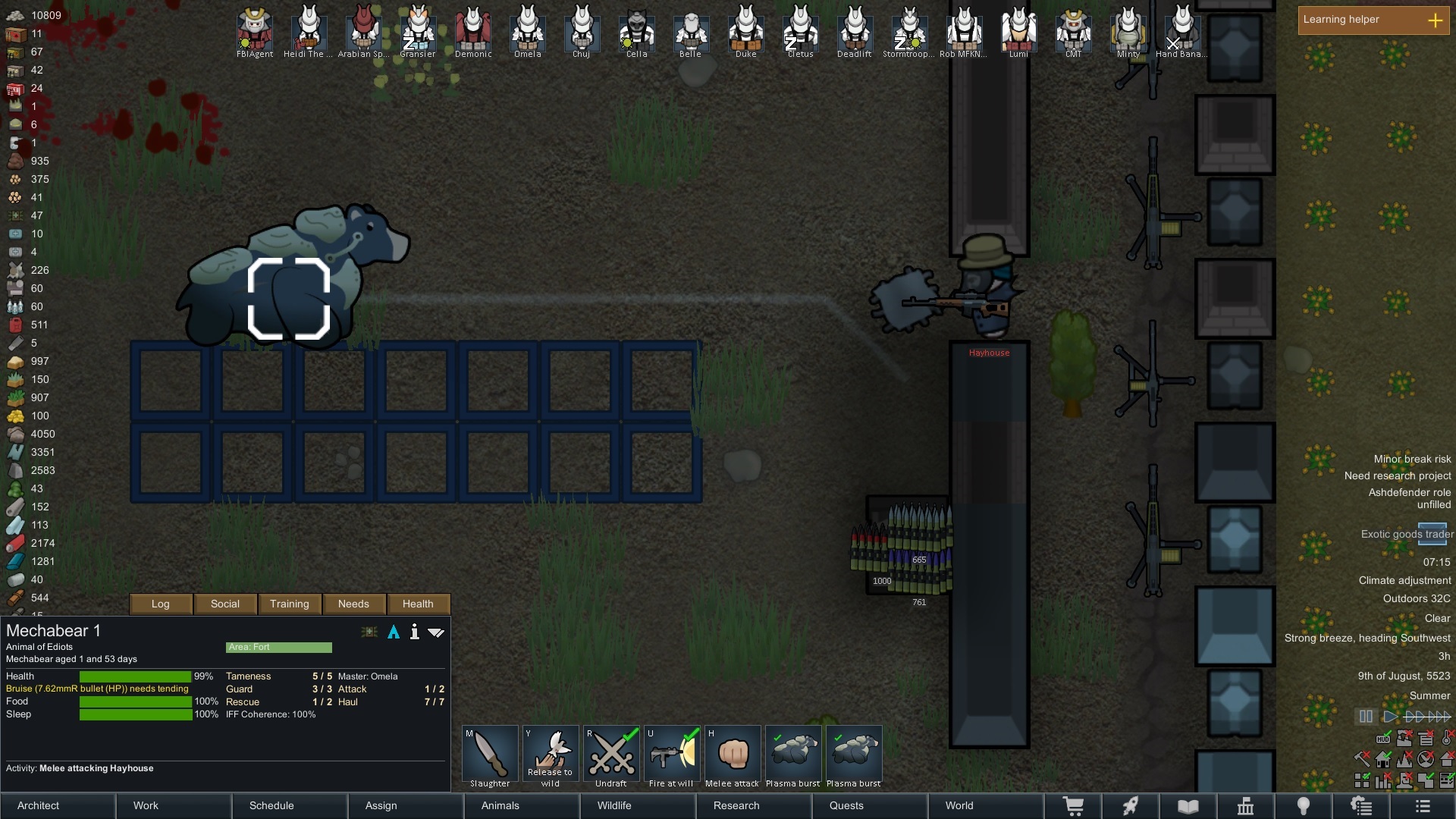
Task: Open the Architect menu
Action: (x=39, y=805)
